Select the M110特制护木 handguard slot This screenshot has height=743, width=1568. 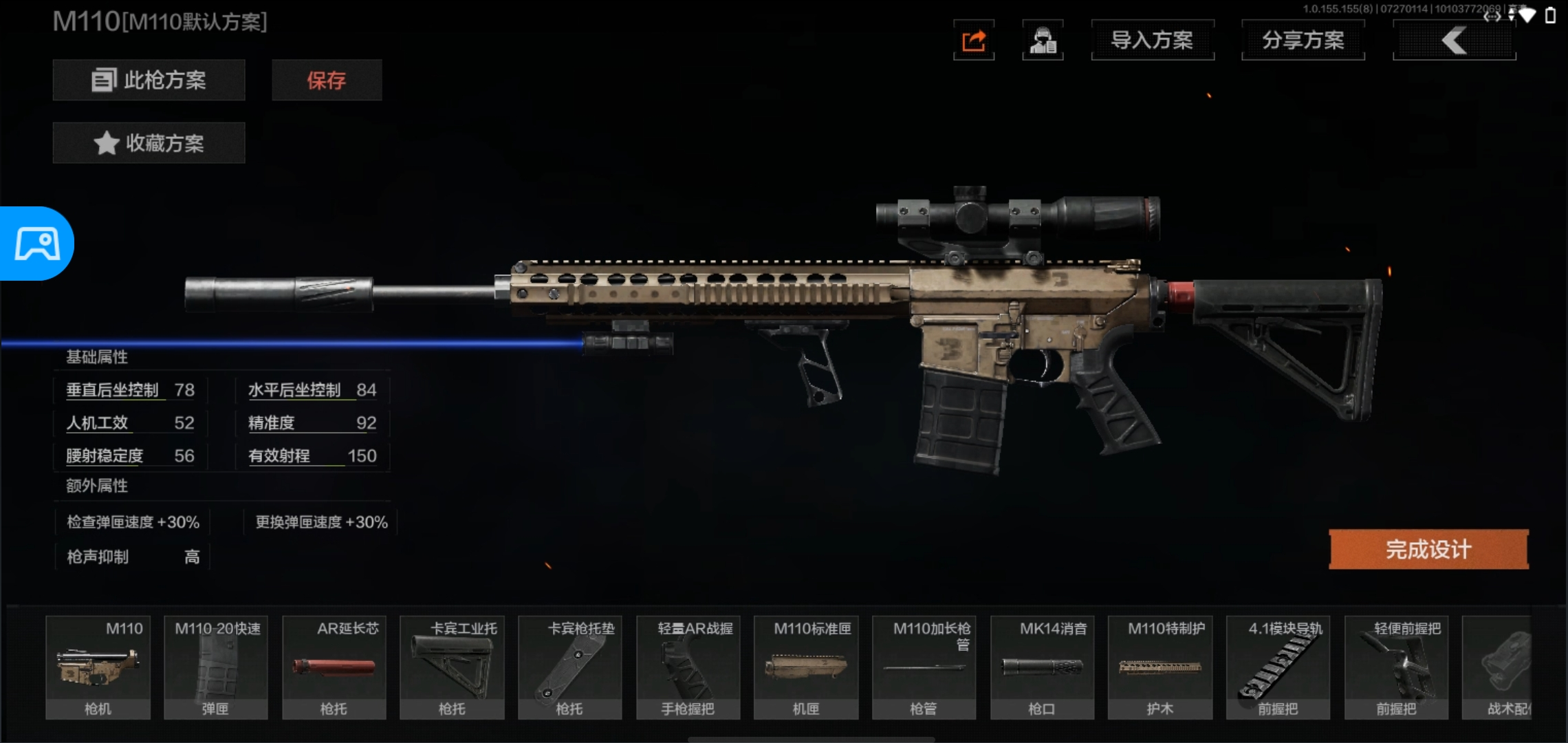click(x=1160, y=667)
